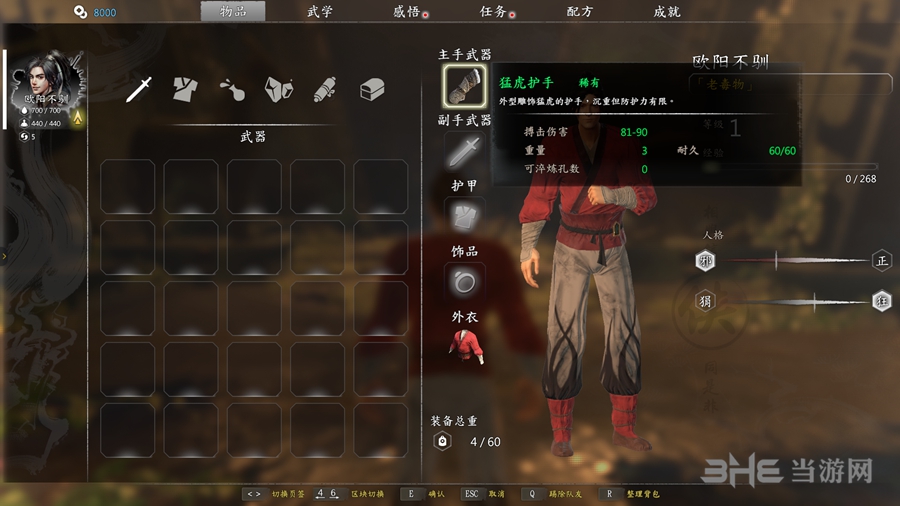Switch to the 配方 recipes tab

pos(579,12)
